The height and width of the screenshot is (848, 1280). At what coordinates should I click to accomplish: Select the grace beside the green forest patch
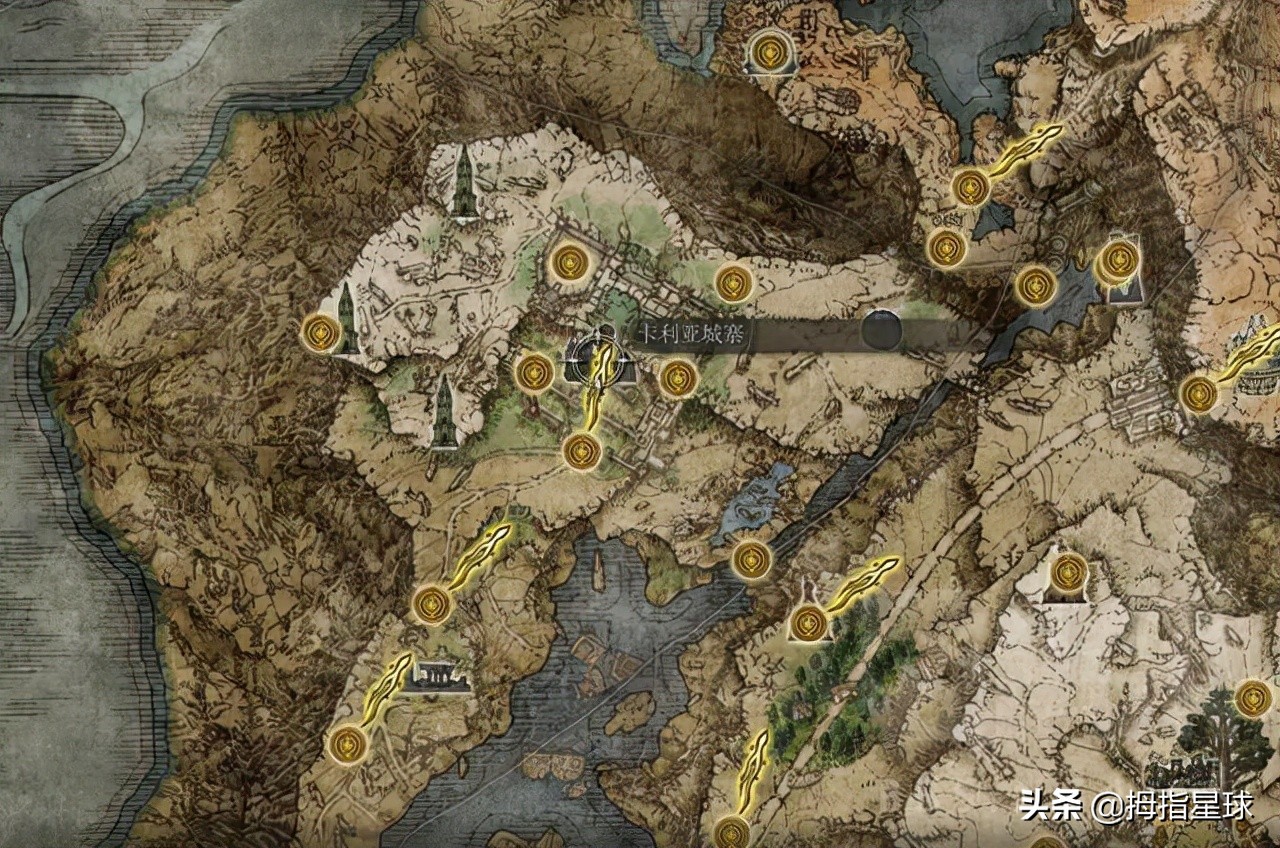(x=808, y=623)
